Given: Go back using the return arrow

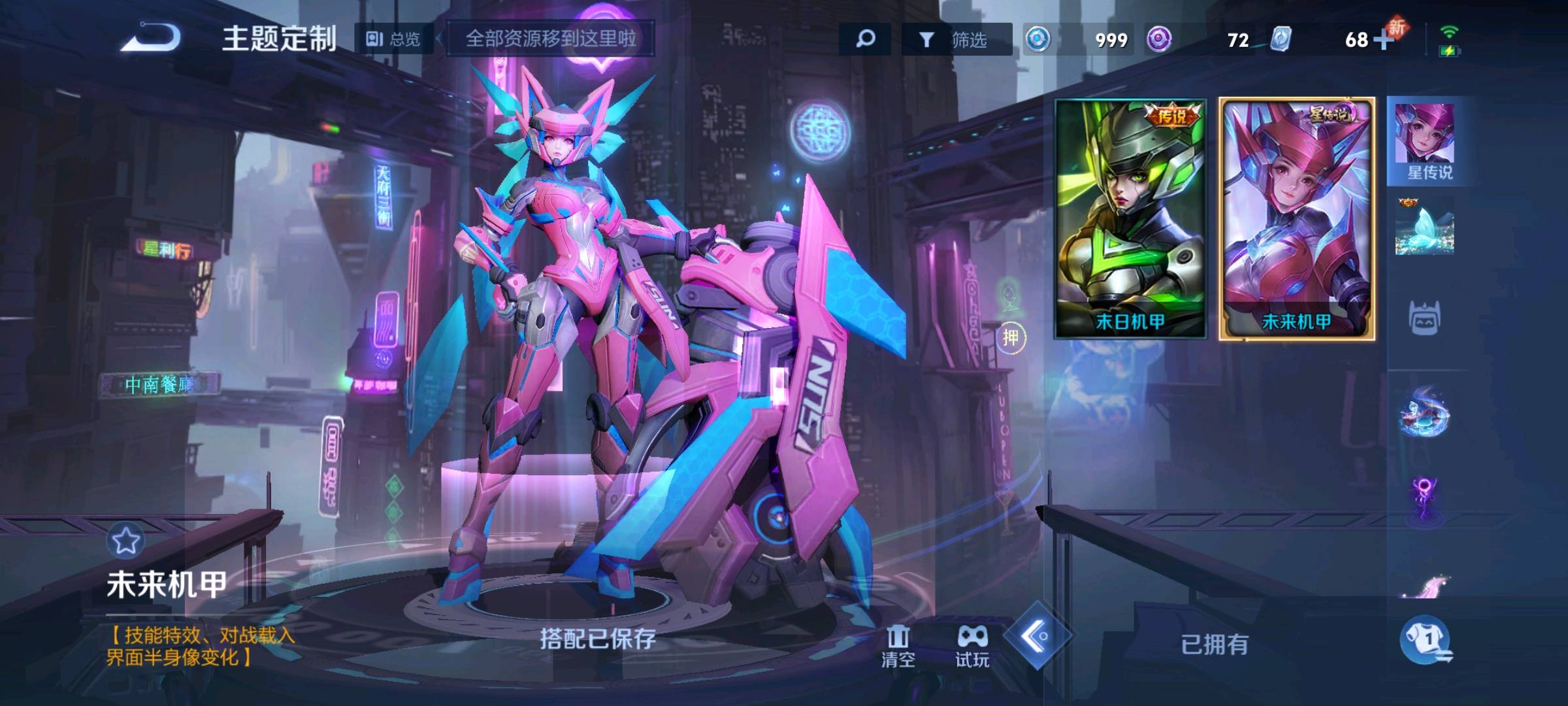Looking at the screenshot, I should click(x=152, y=37).
